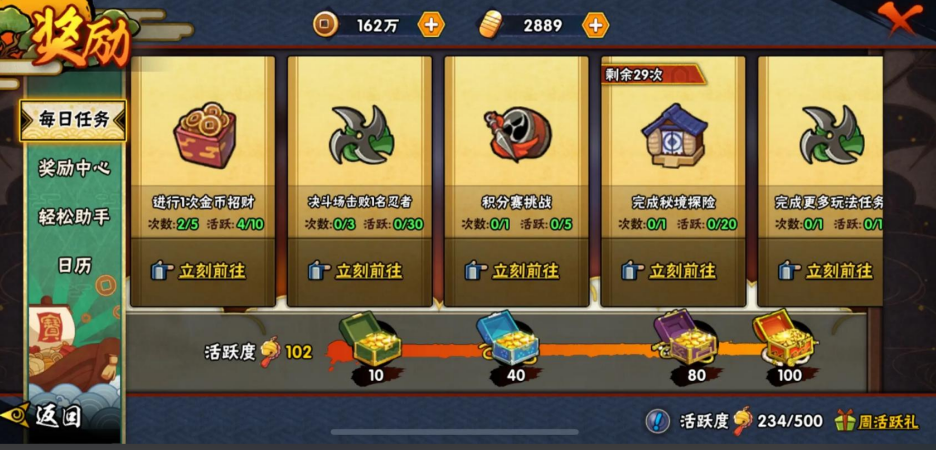Go to the 更多玩法任务 task via 立刻前往

(828, 271)
